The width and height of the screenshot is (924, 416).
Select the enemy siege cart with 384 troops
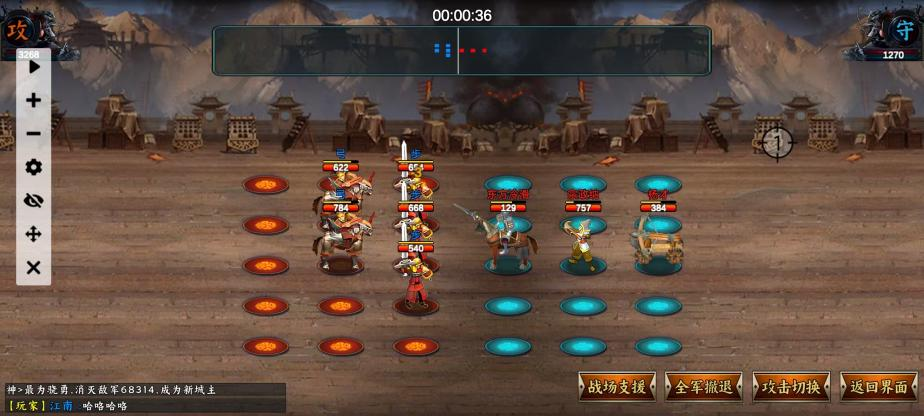pyautogui.click(x=657, y=240)
